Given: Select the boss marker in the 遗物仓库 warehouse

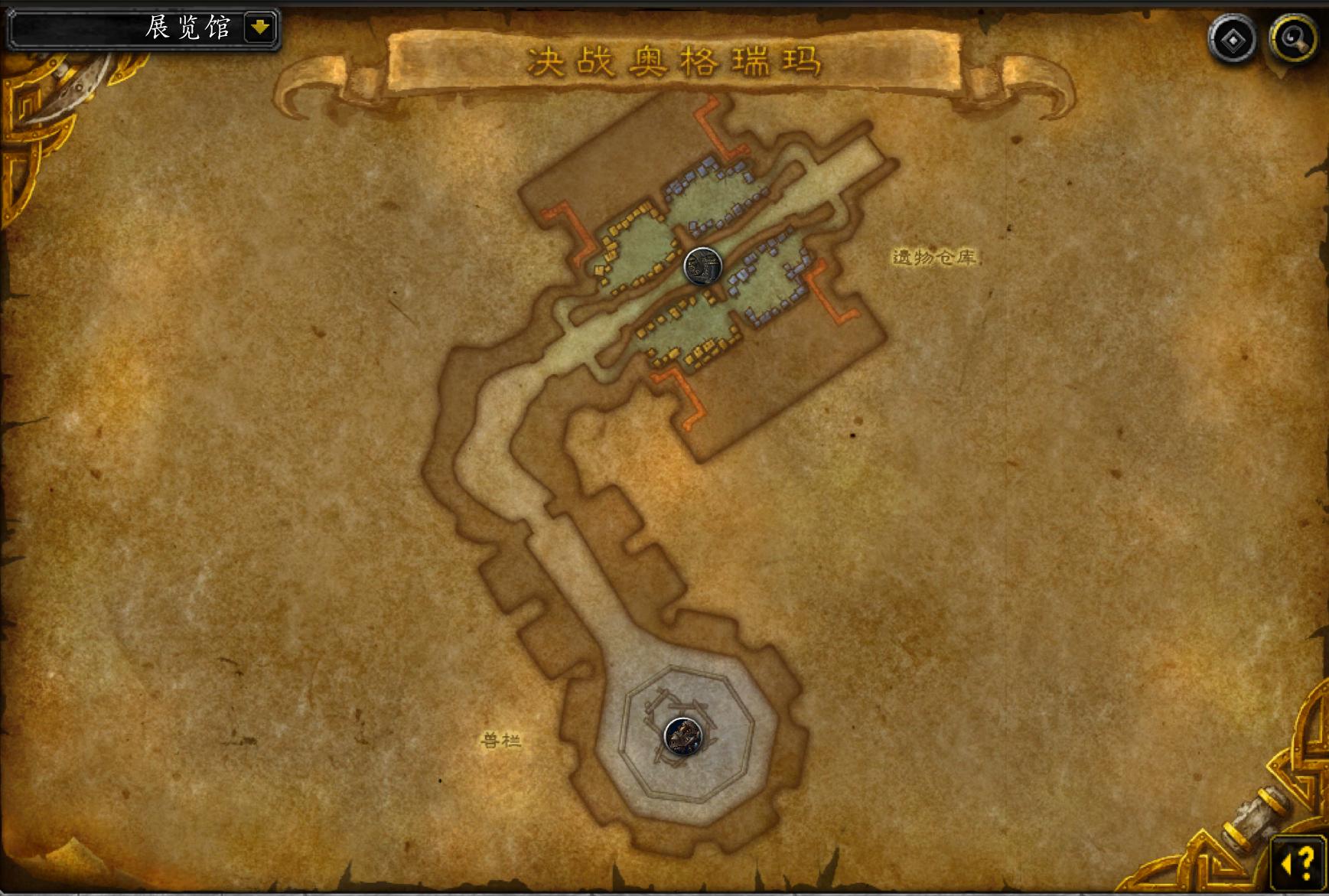Looking at the screenshot, I should [702, 267].
